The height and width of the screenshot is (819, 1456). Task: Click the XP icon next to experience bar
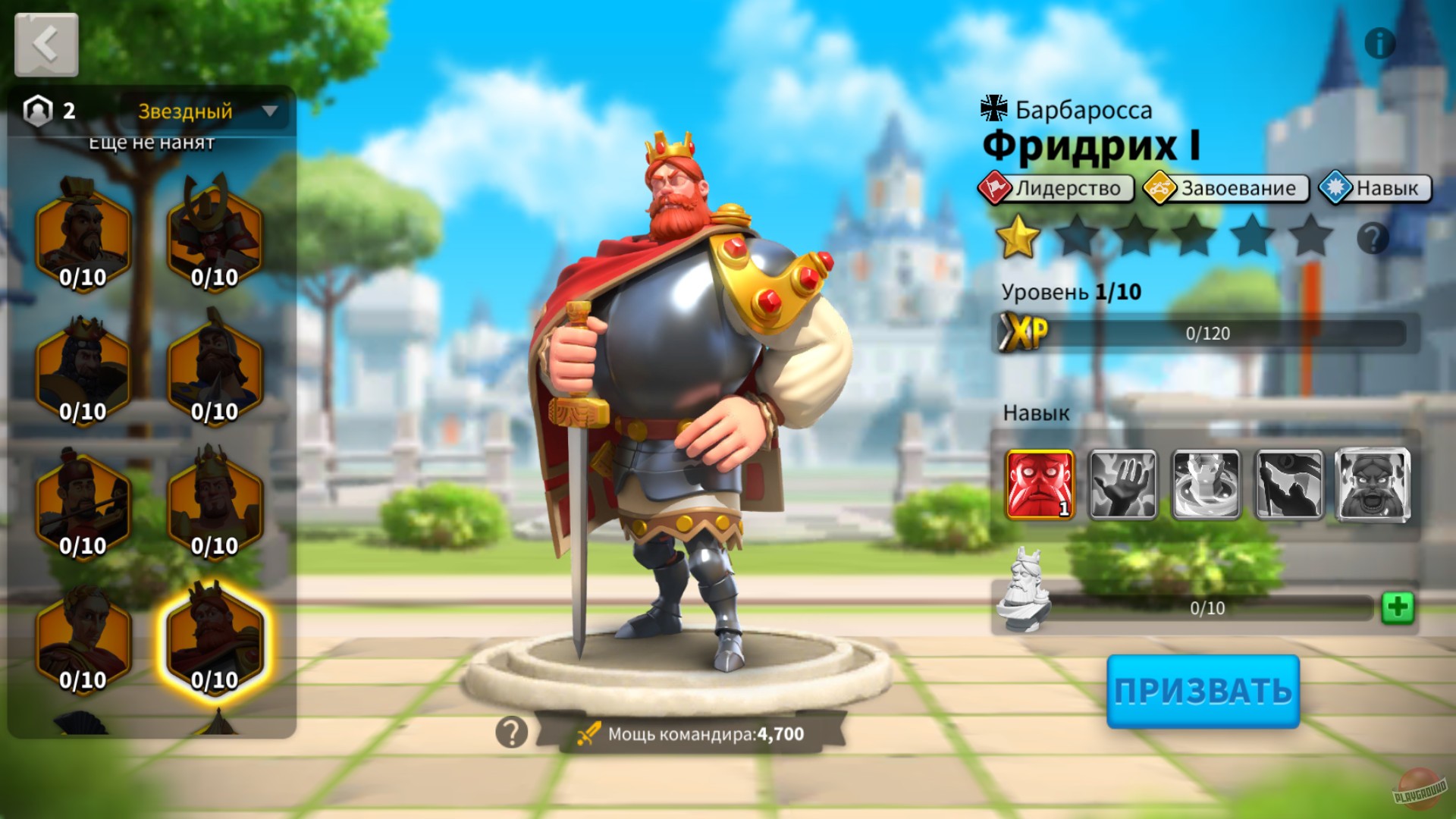click(1025, 331)
